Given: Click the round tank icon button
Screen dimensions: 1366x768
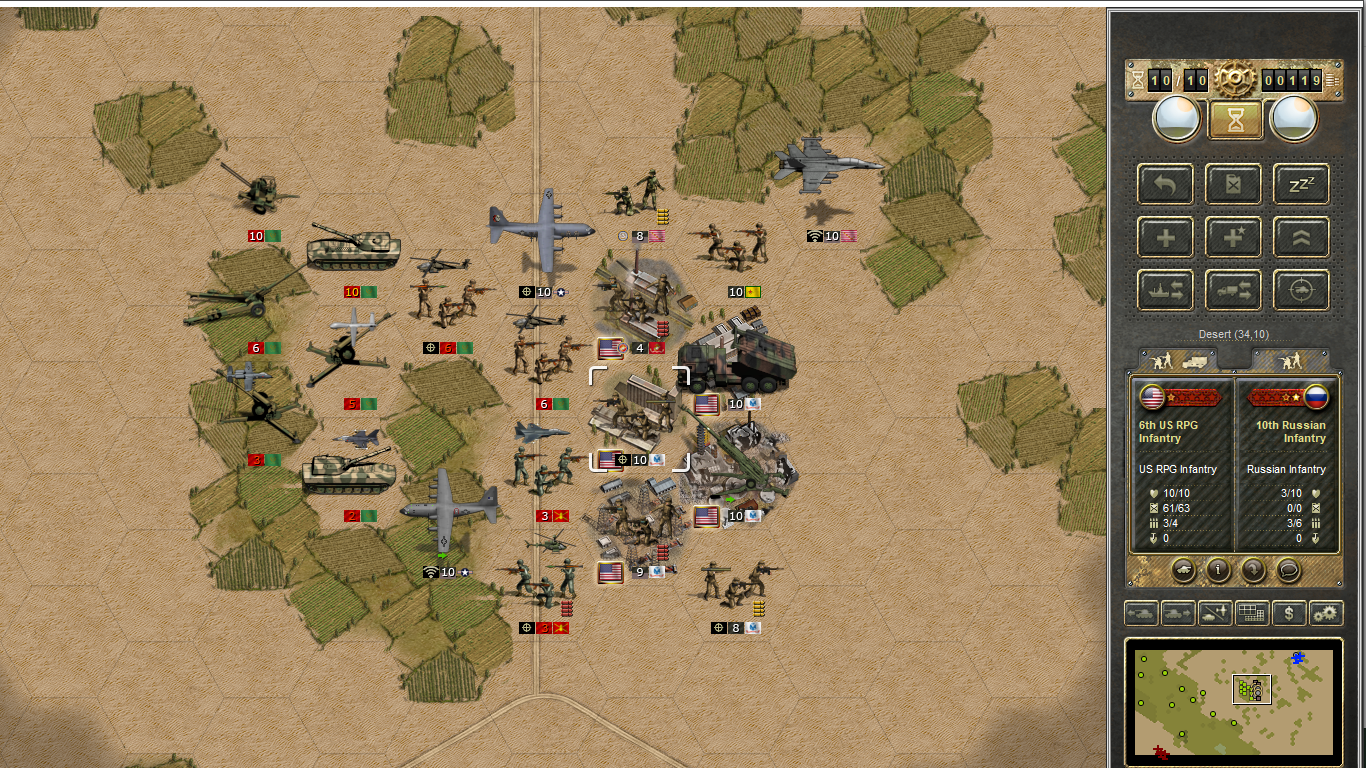Looking at the screenshot, I should pos(1183,569).
